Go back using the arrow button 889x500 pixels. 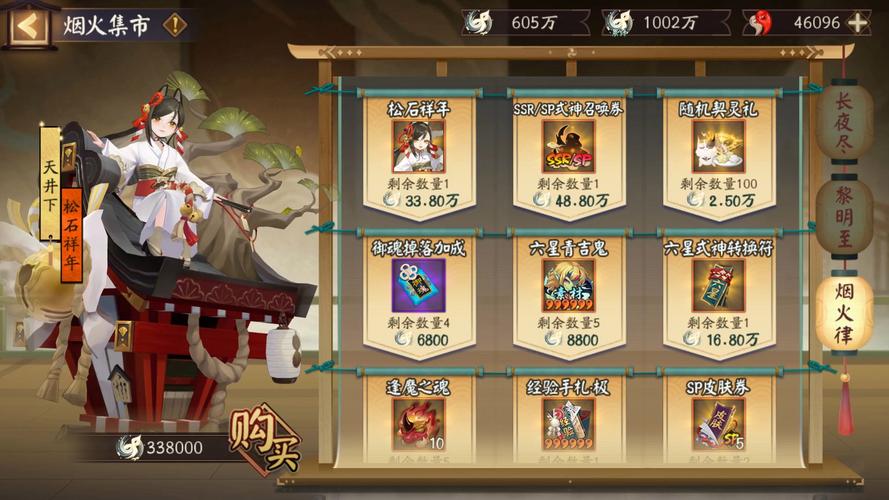[x=27, y=25]
